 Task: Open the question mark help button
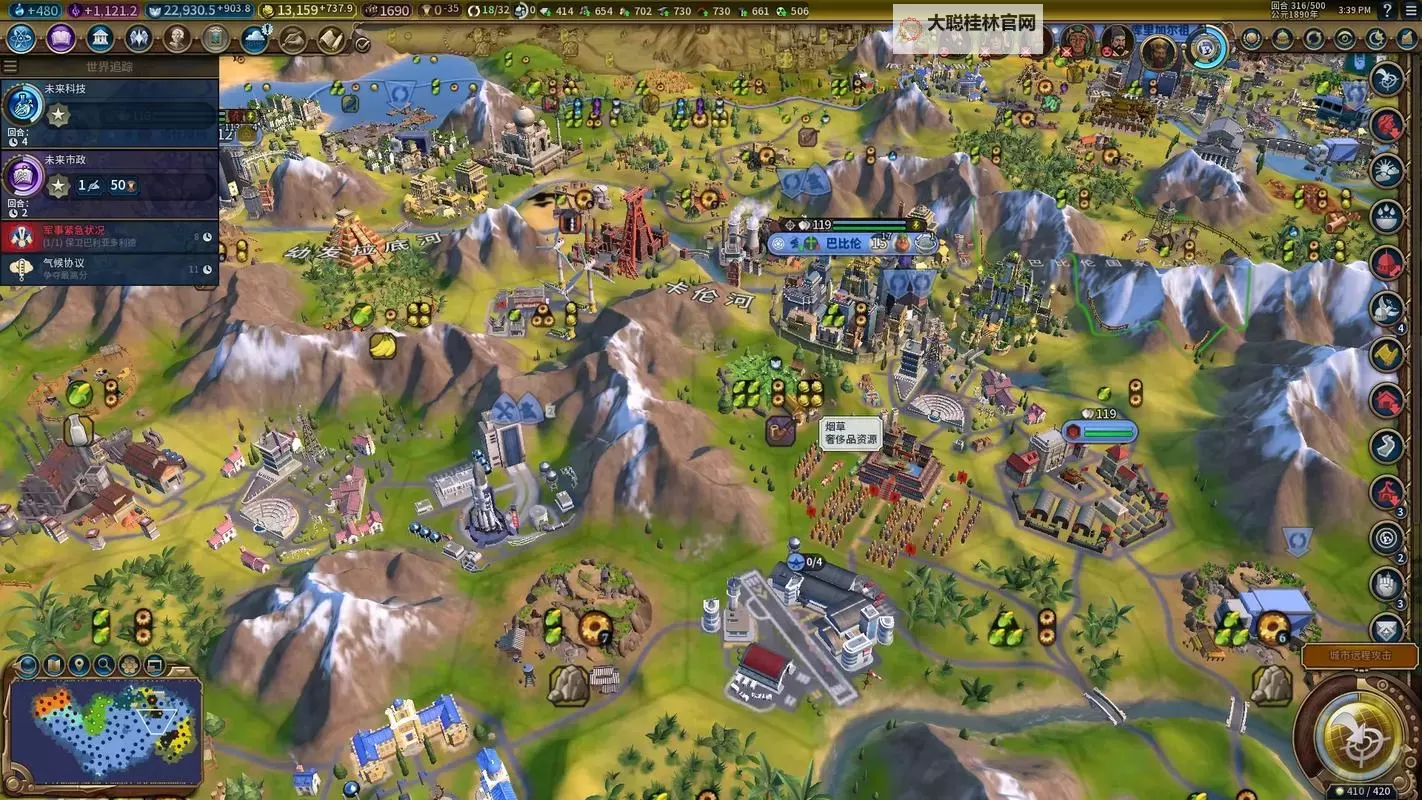click(x=1387, y=10)
